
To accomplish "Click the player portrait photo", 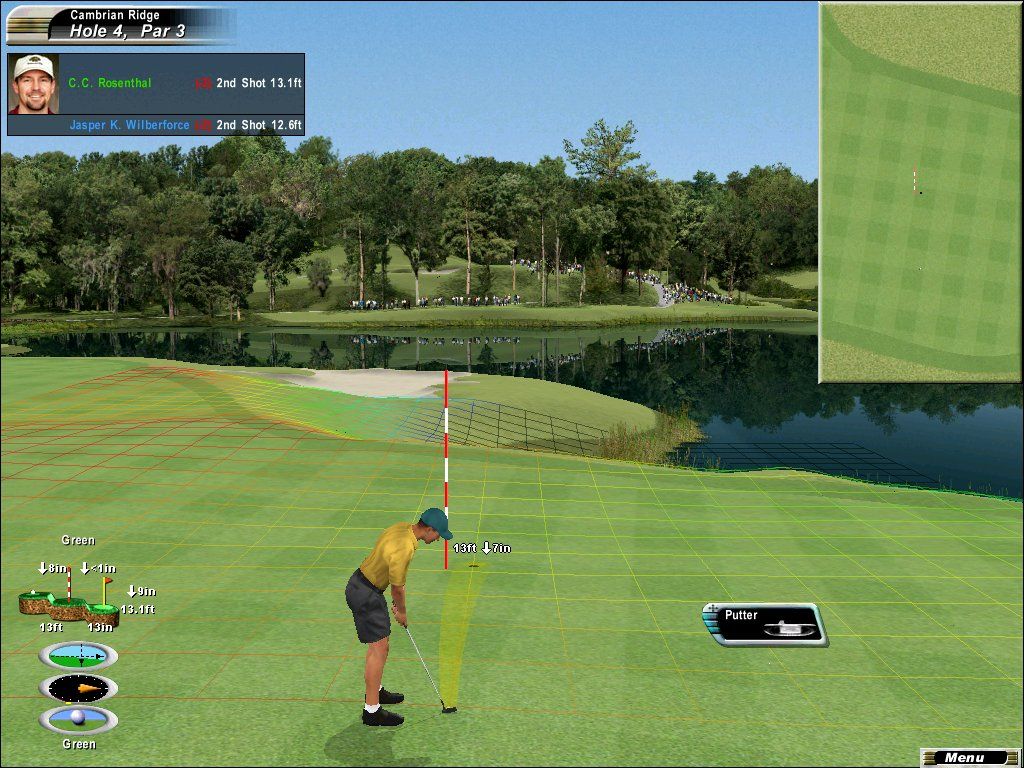I will point(33,84).
